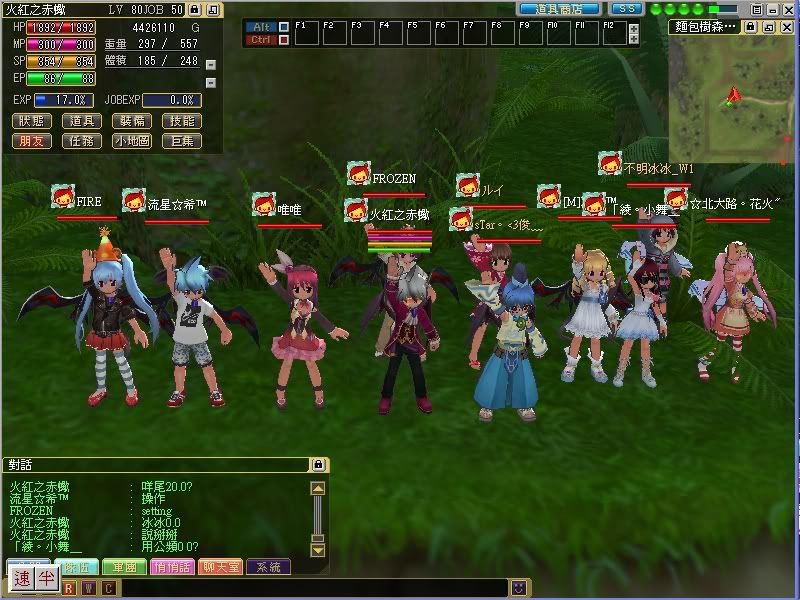Viewport: 800px width, 600px height.
Task: Toggle the Alt hotbar checkbox
Action: point(284,27)
